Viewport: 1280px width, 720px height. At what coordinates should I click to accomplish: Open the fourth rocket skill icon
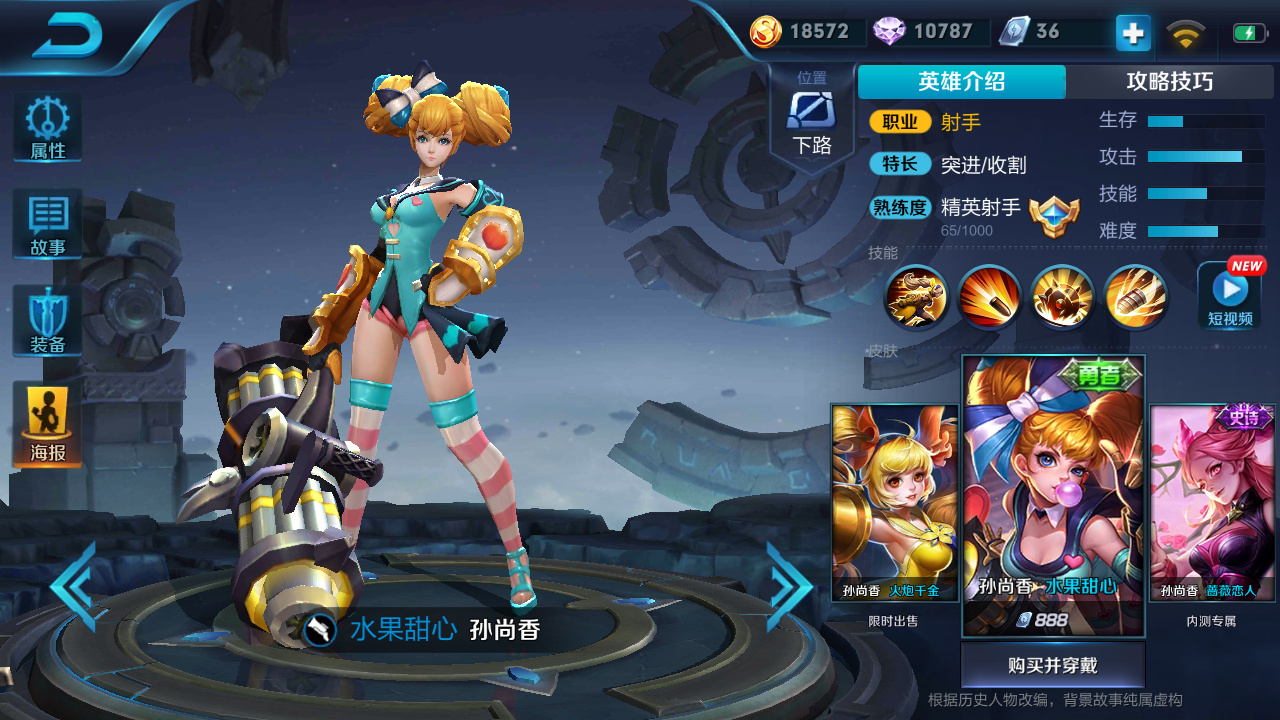[x=1135, y=297]
